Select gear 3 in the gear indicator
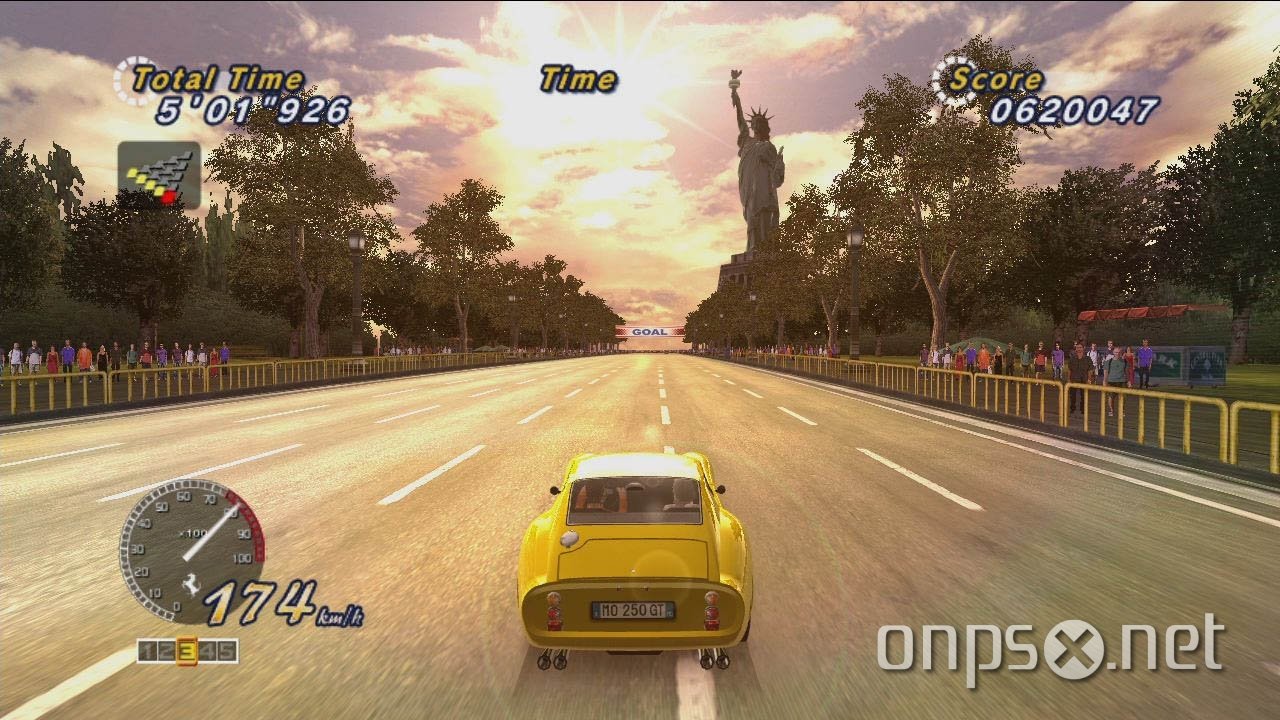1280x720 pixels. [x=185, y=650]
